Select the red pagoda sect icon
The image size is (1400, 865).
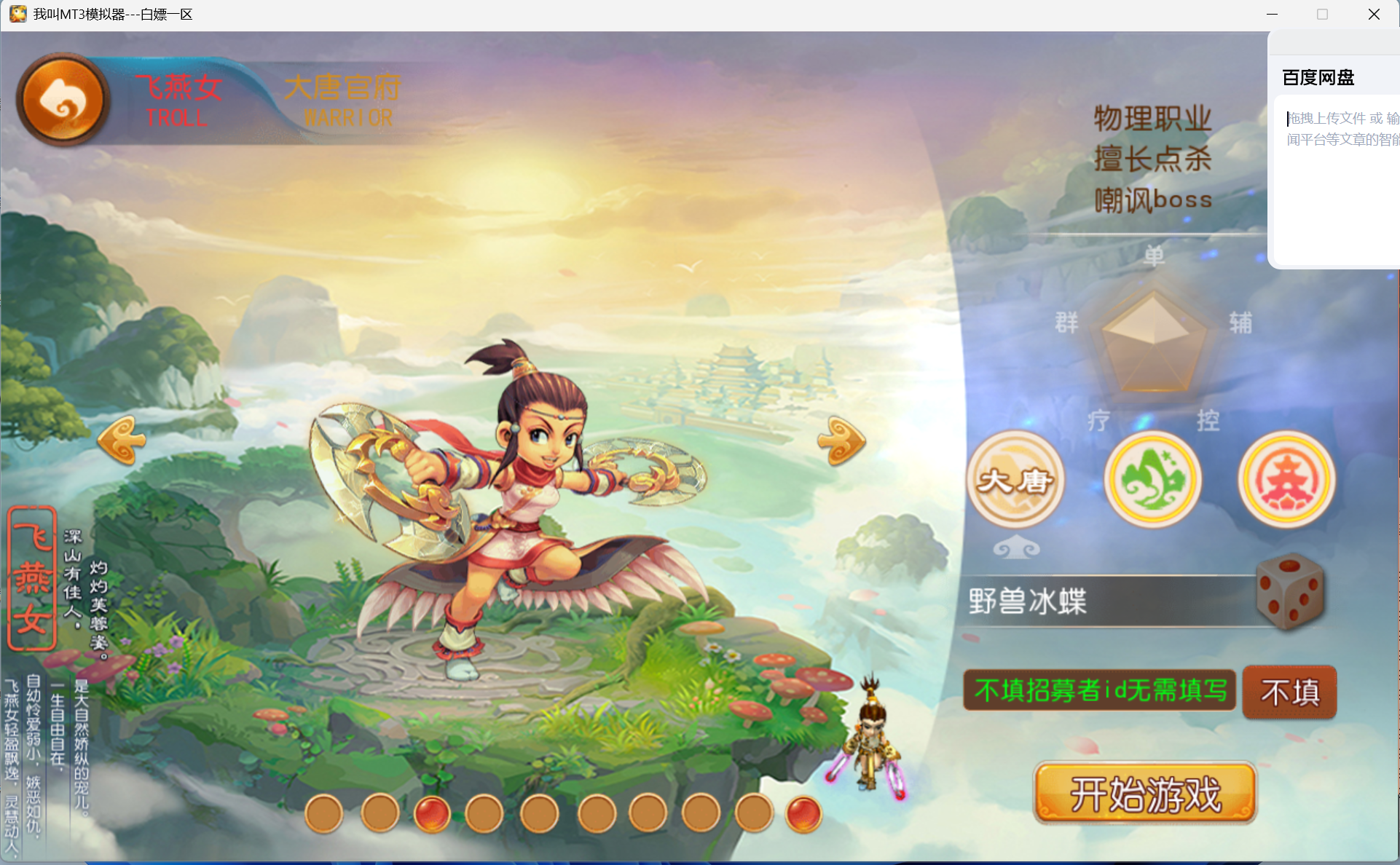point(1286,481)
